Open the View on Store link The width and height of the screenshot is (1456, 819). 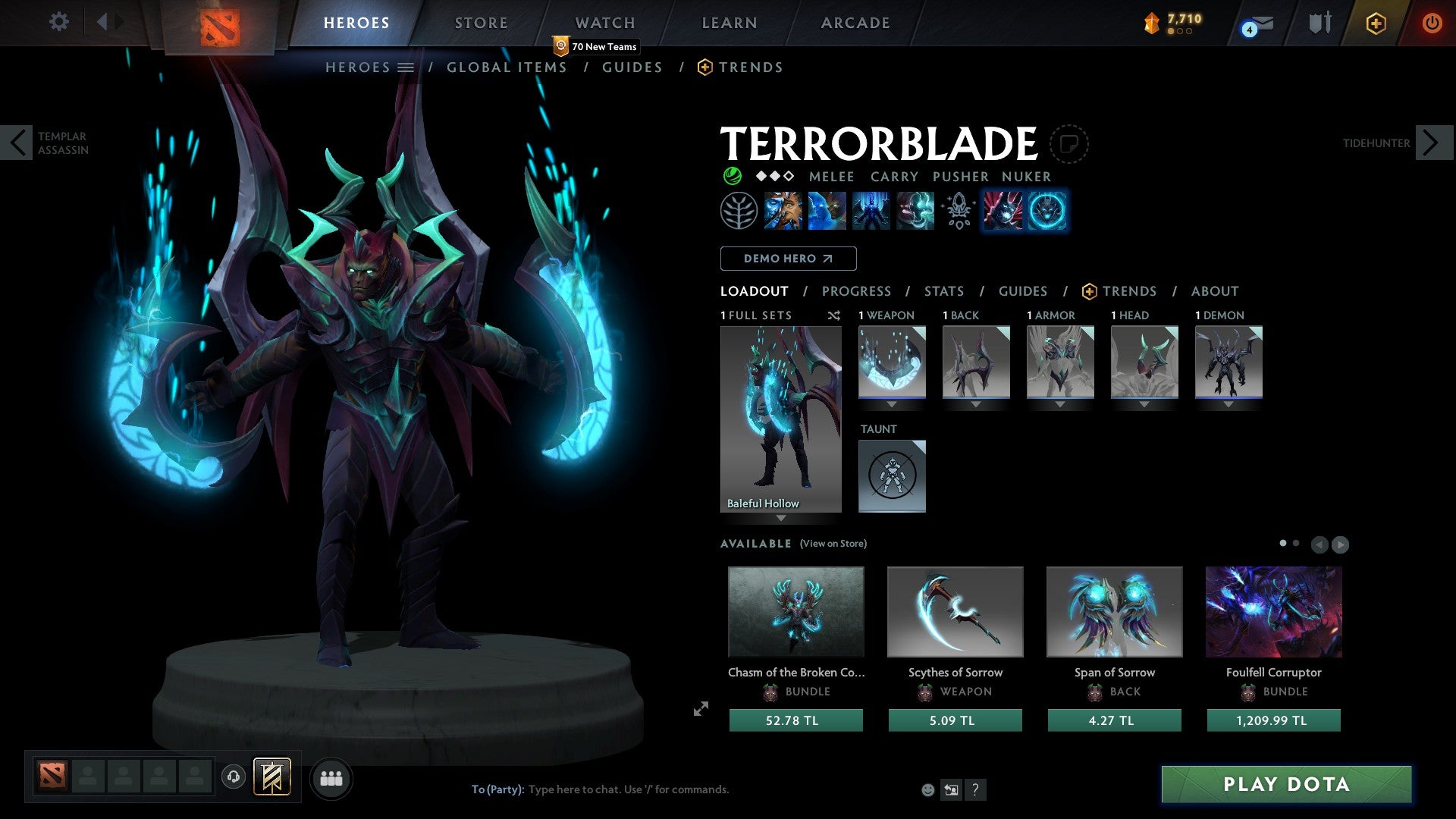coord(832,544)
